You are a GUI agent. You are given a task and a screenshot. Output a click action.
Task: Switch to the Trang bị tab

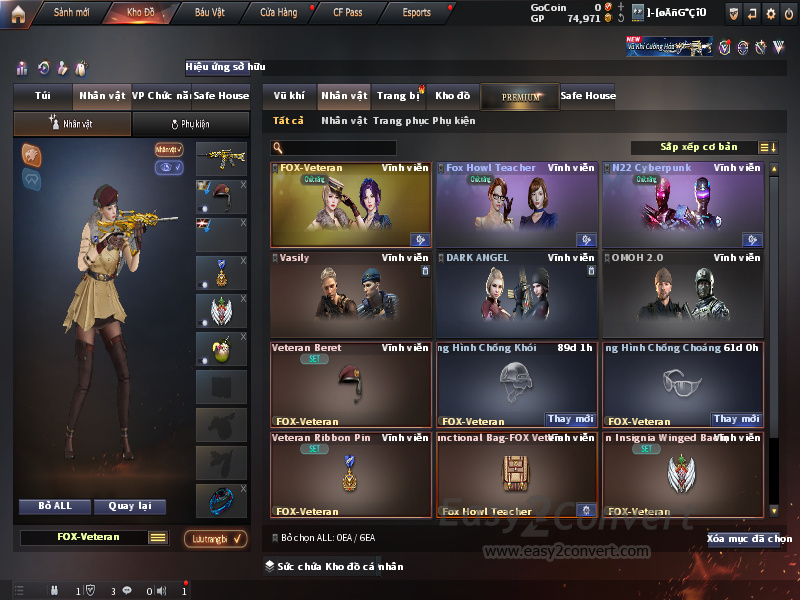398,96
